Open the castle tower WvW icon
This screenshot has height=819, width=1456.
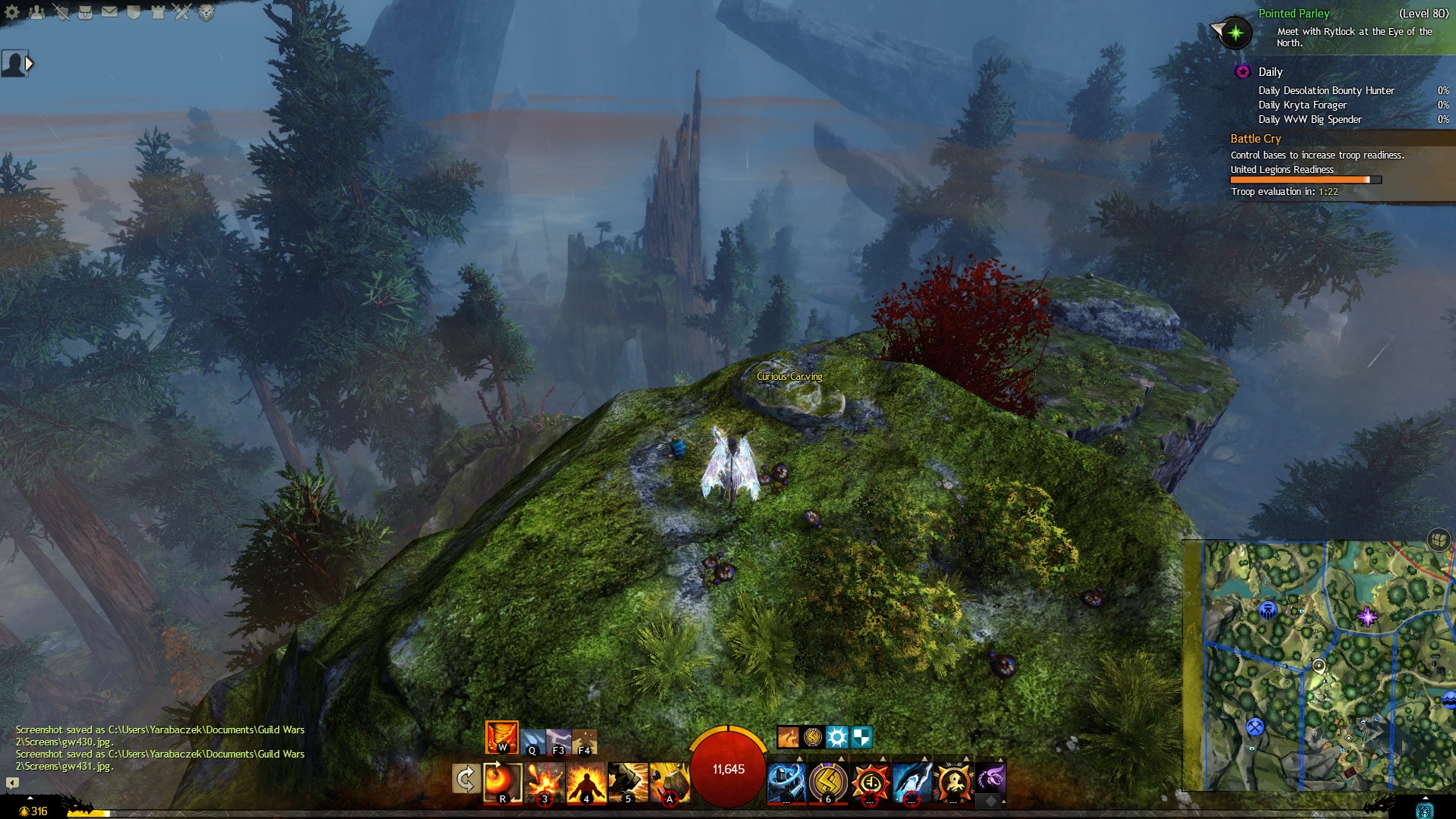coord(158,12)
